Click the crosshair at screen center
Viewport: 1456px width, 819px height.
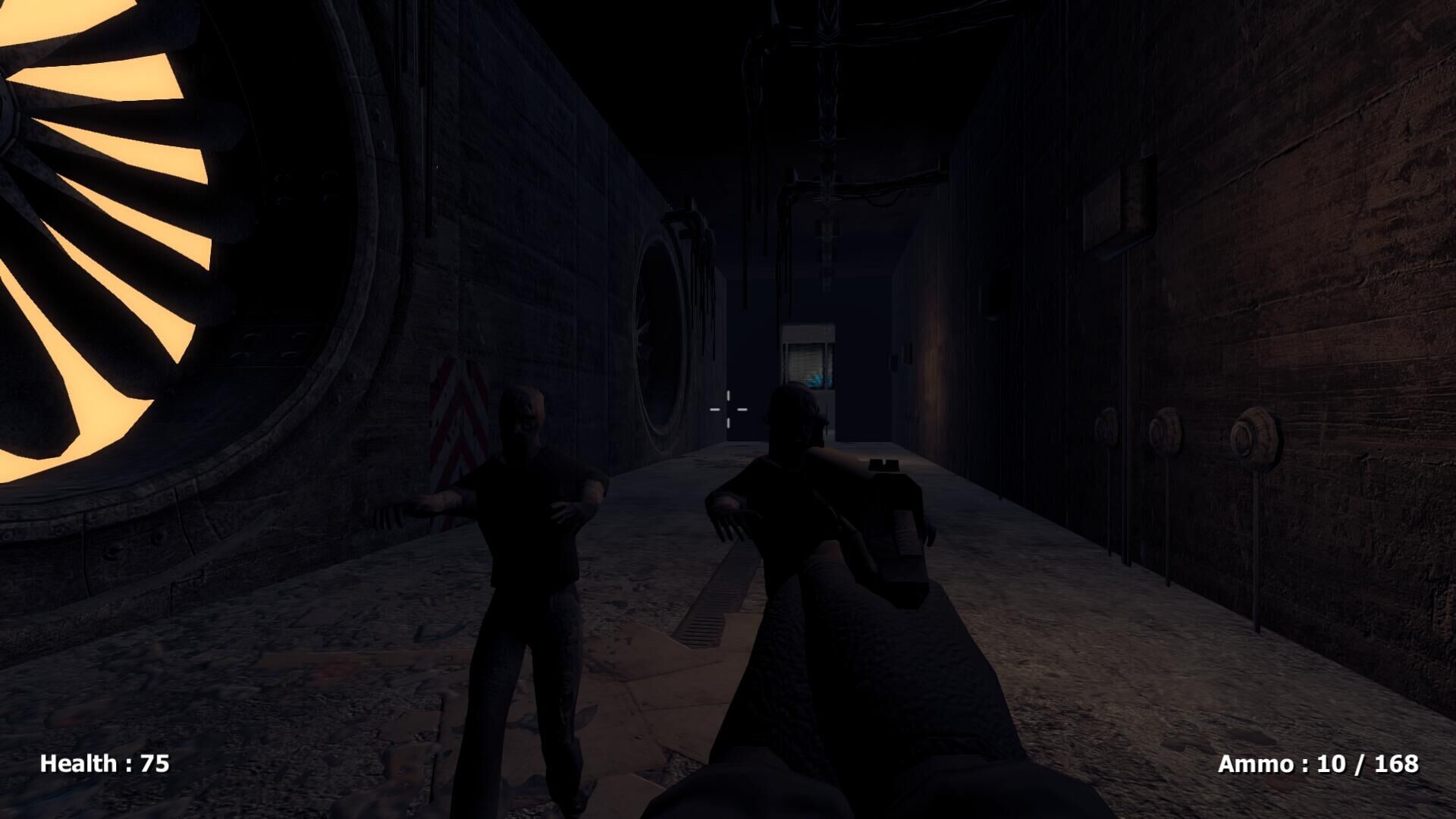tap(726, 409)
